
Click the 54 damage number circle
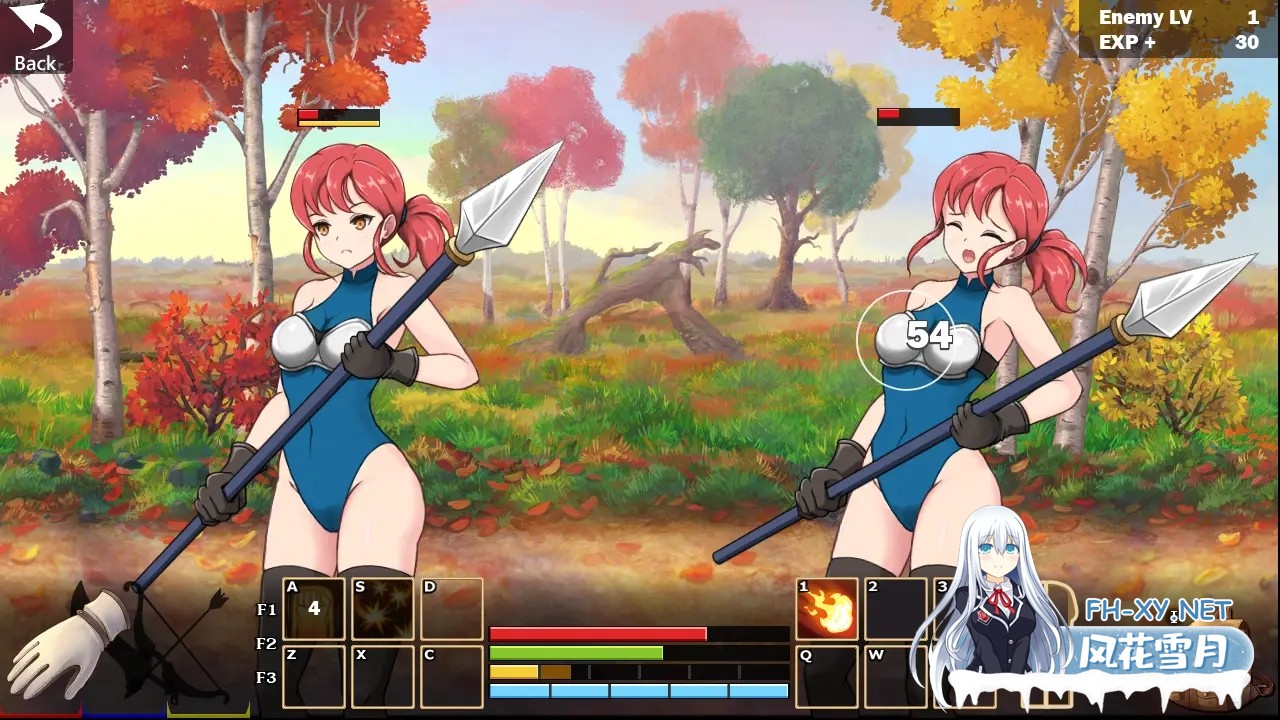pyautogui.click(x=929, y=337)
